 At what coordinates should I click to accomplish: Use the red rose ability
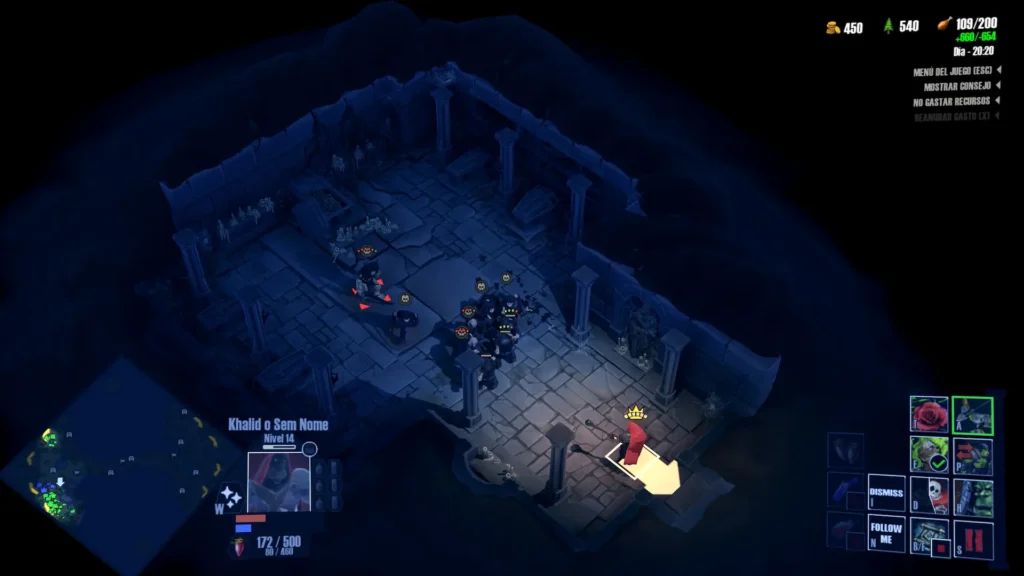point(928,414)
